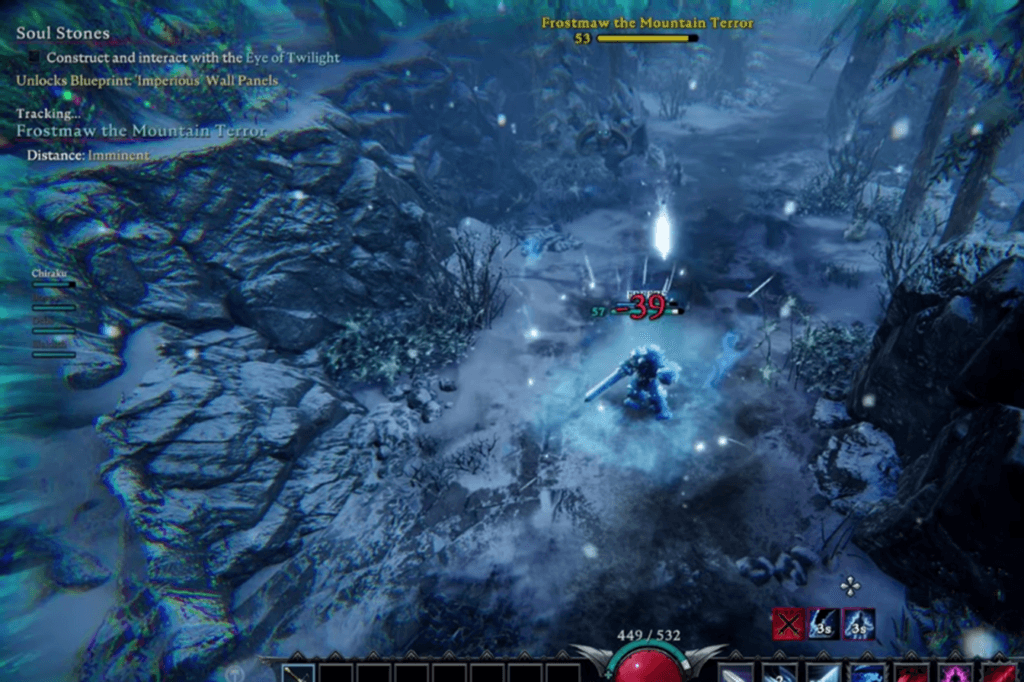
Task: Open the Soul Stones quest entry
Action: pos(63,34)
